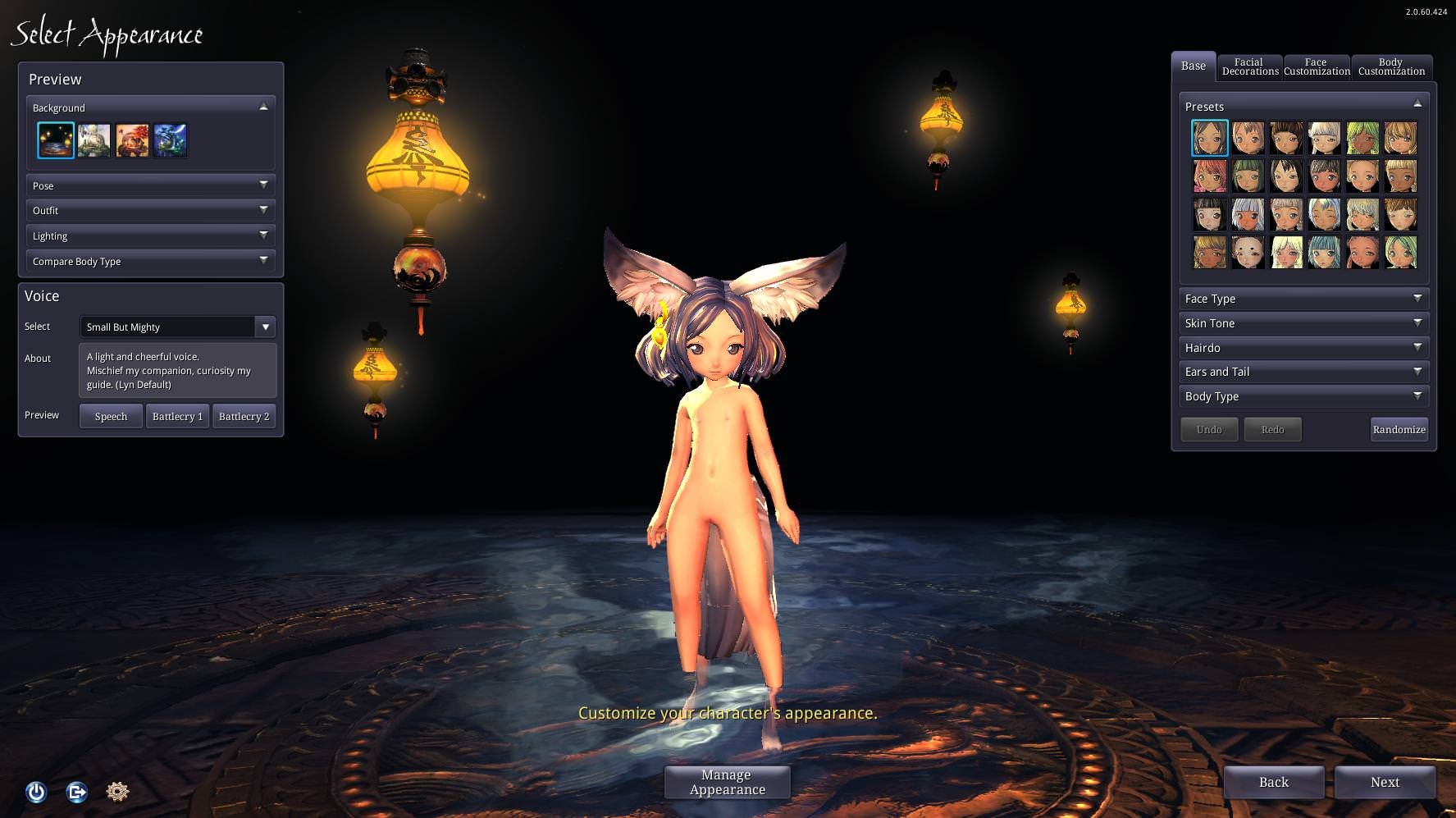Expand the Body Type section
Image resolution: width=1456 pixels, height=818 pixels.
1303,396
